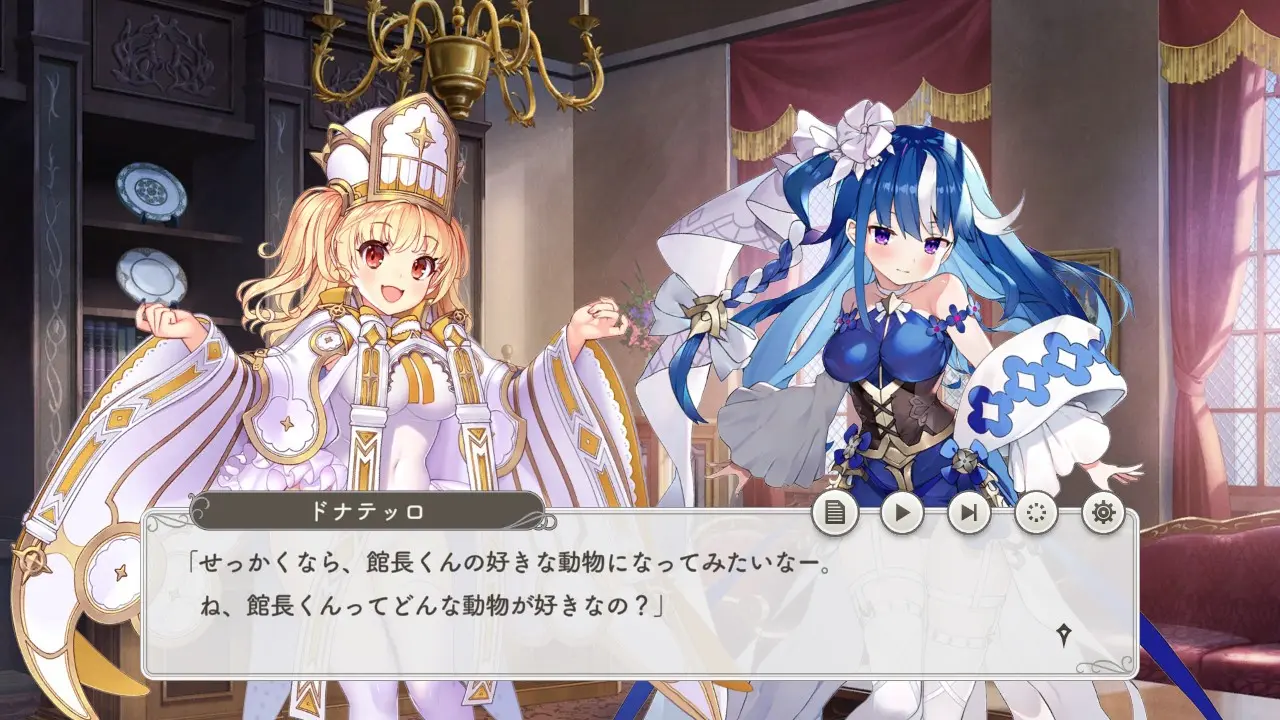
Task: Open settings with the gear icon
Action: [1103, 513]
